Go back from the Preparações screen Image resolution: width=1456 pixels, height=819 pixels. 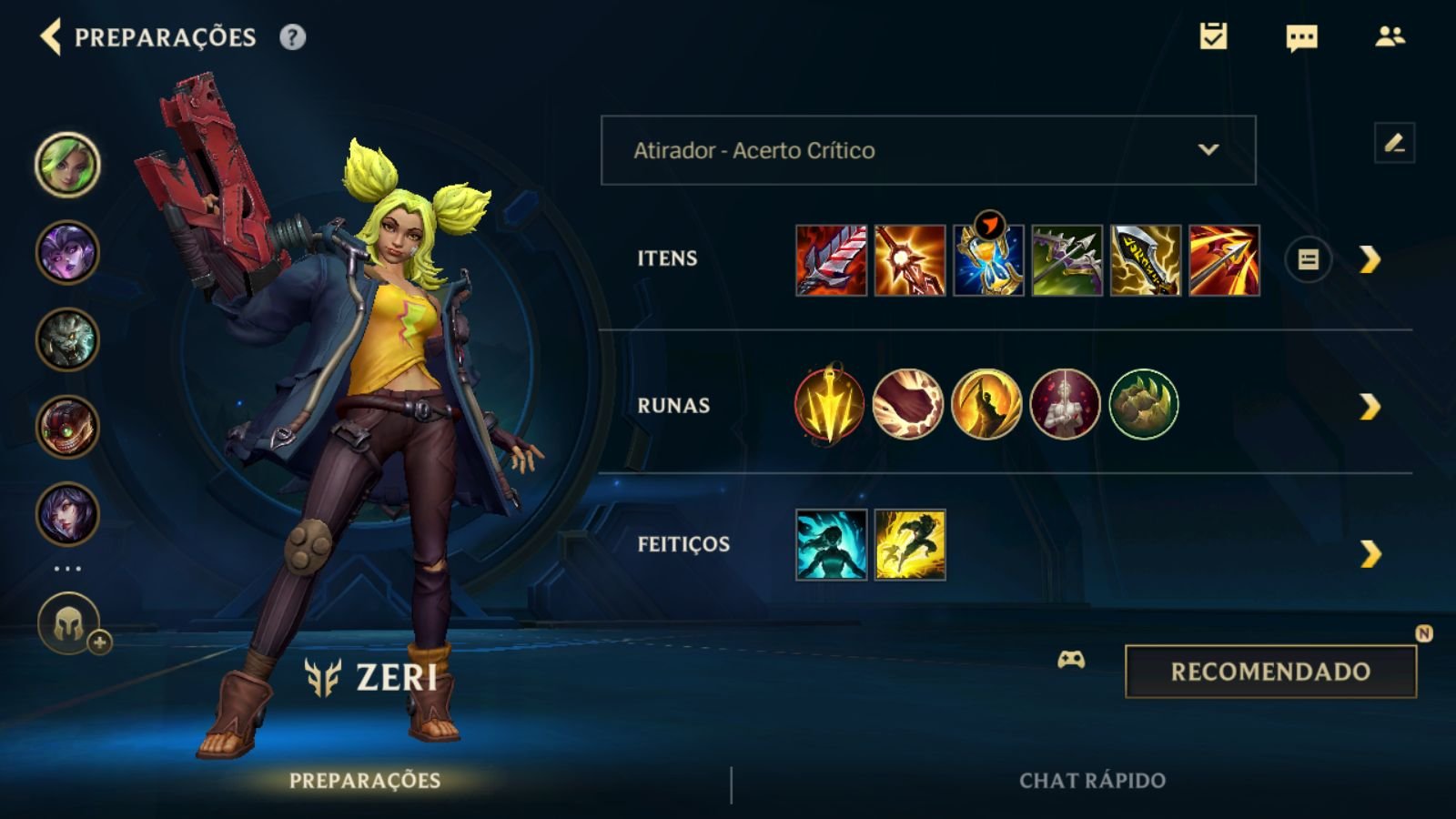click(51, 37)
